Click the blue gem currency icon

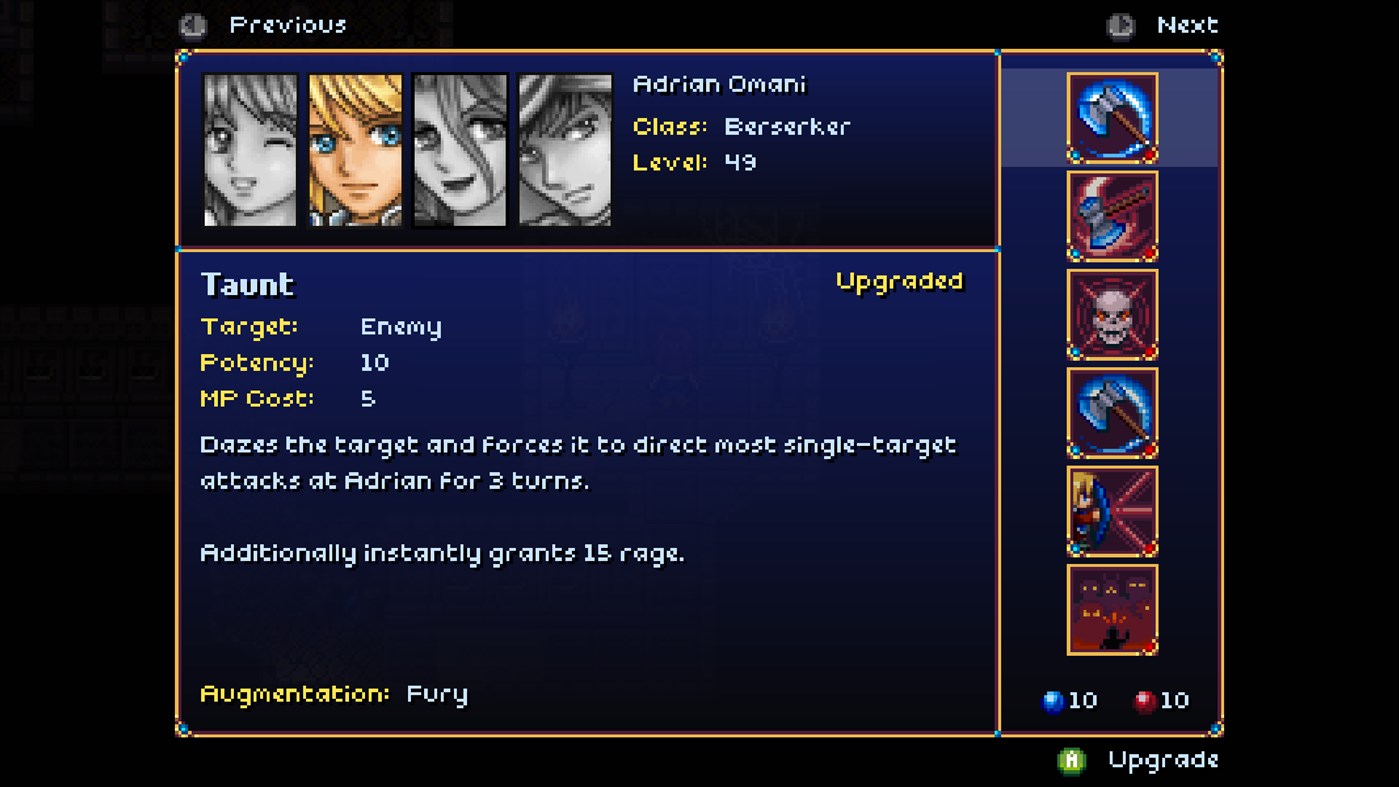pyautogui.click(x=1053, y=700)
